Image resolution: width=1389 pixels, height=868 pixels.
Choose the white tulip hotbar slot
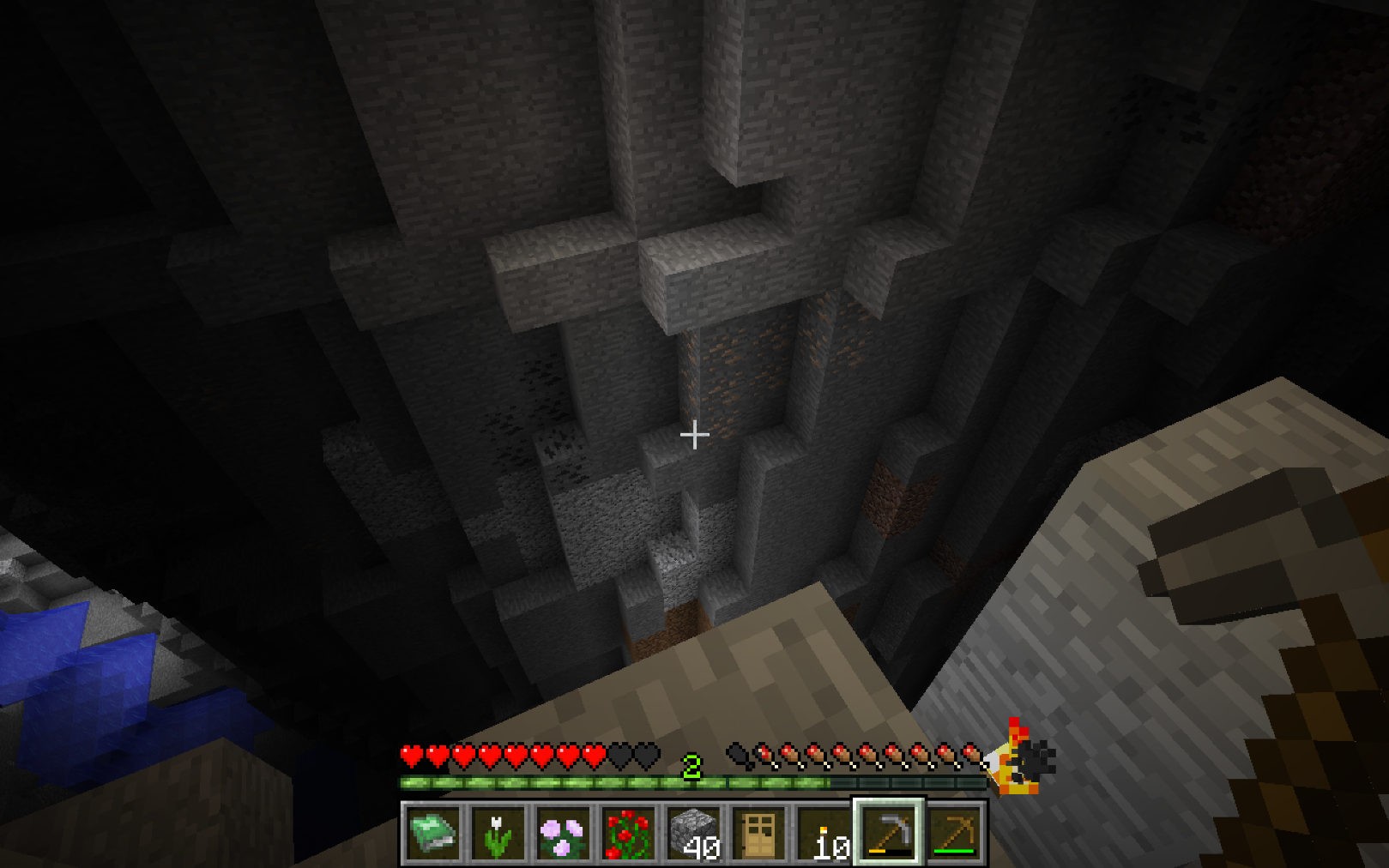498,834
